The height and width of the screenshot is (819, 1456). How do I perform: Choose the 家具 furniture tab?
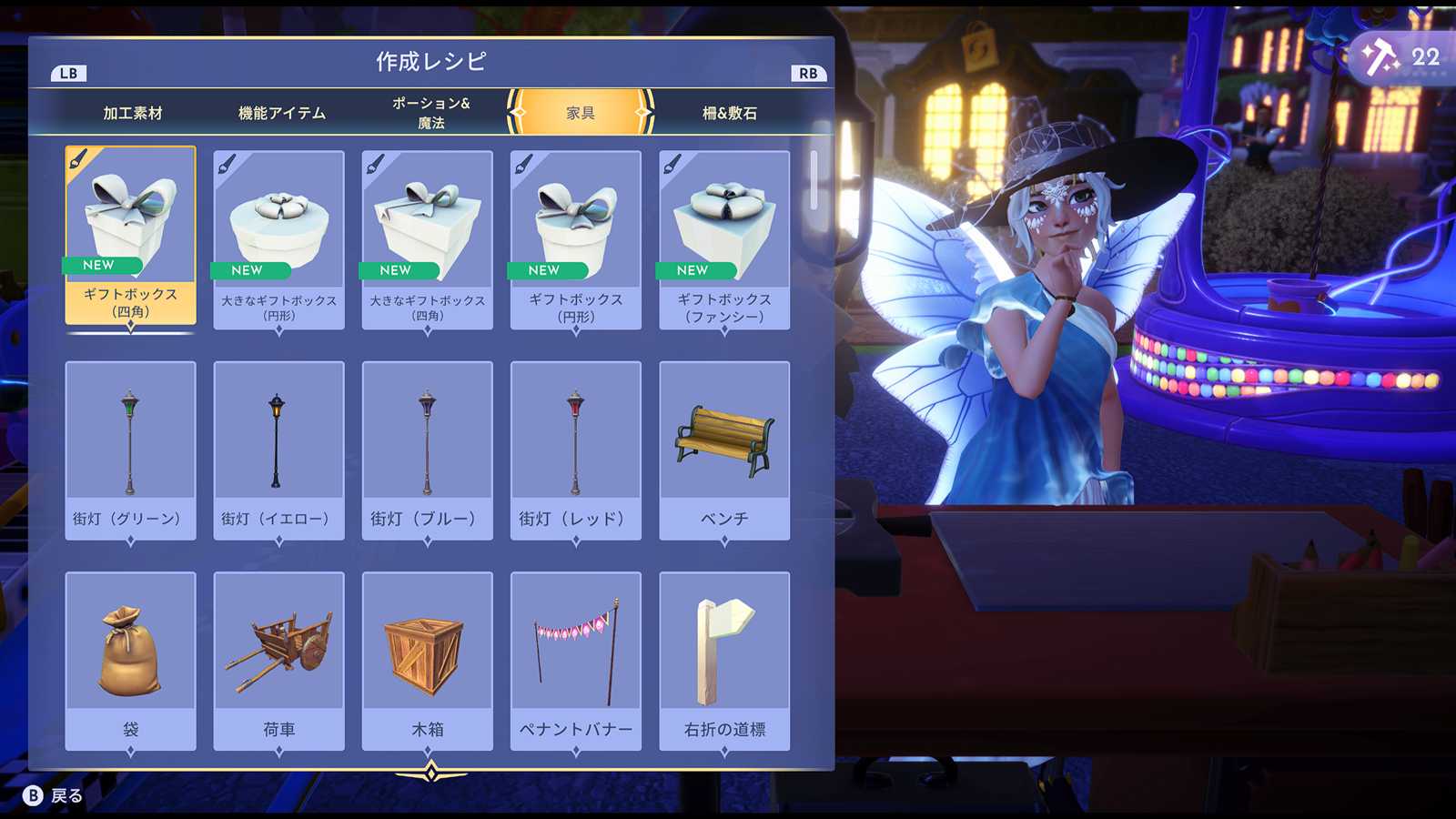581,113
